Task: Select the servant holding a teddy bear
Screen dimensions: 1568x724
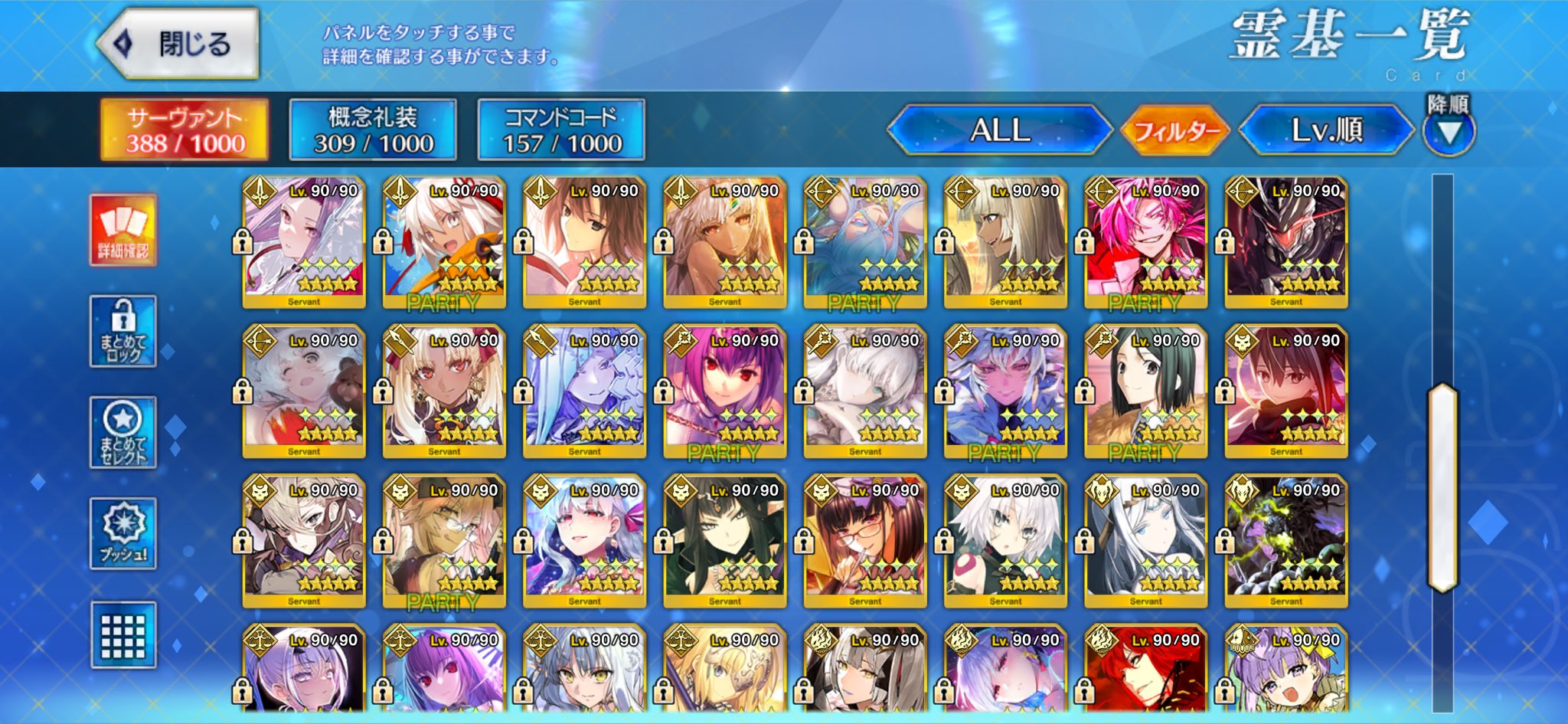Action: click(304, 391)
